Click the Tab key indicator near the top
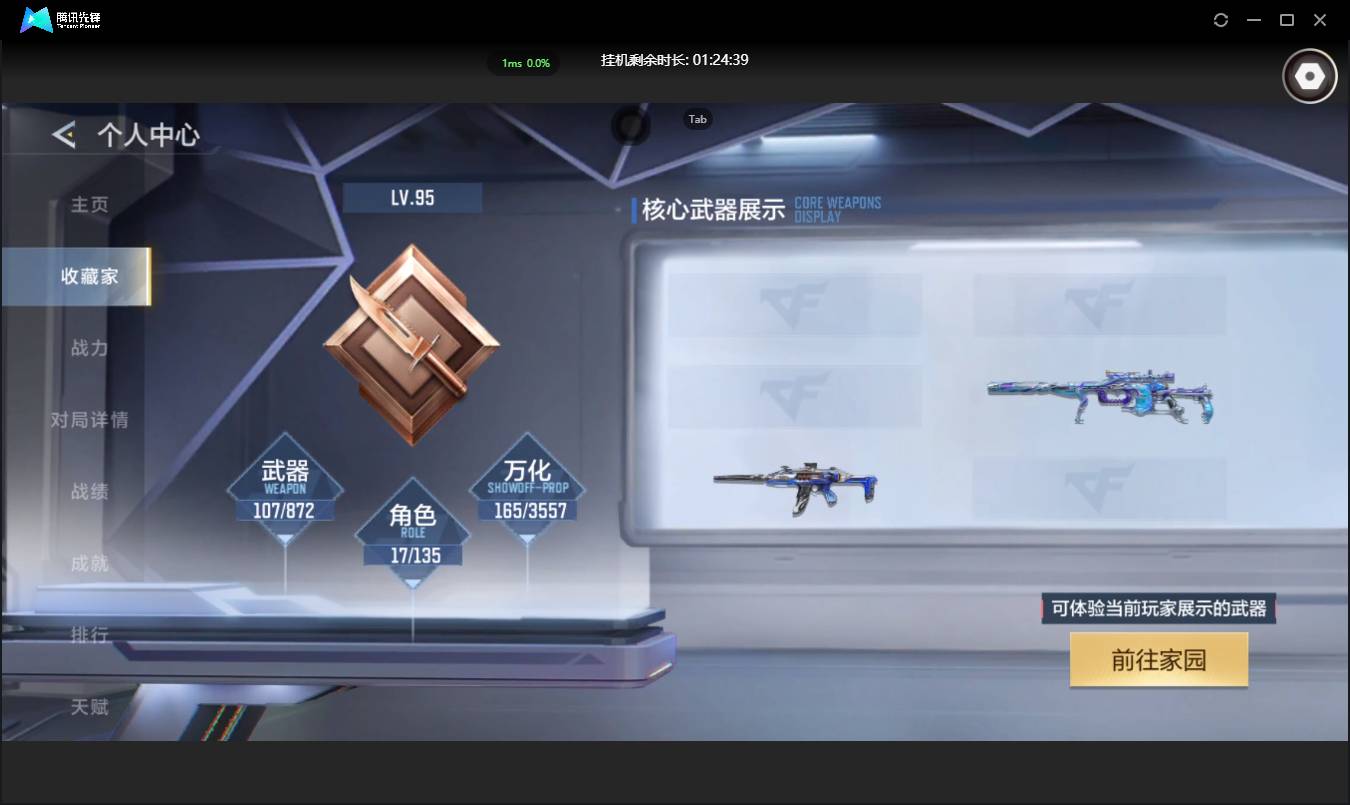 coord(697,119)
